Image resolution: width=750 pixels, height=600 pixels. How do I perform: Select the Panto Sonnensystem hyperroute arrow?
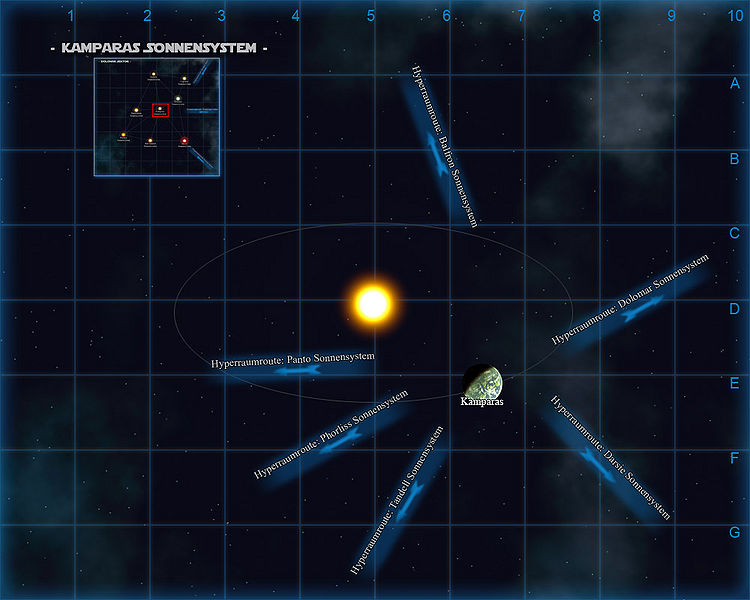click(296, 370)
